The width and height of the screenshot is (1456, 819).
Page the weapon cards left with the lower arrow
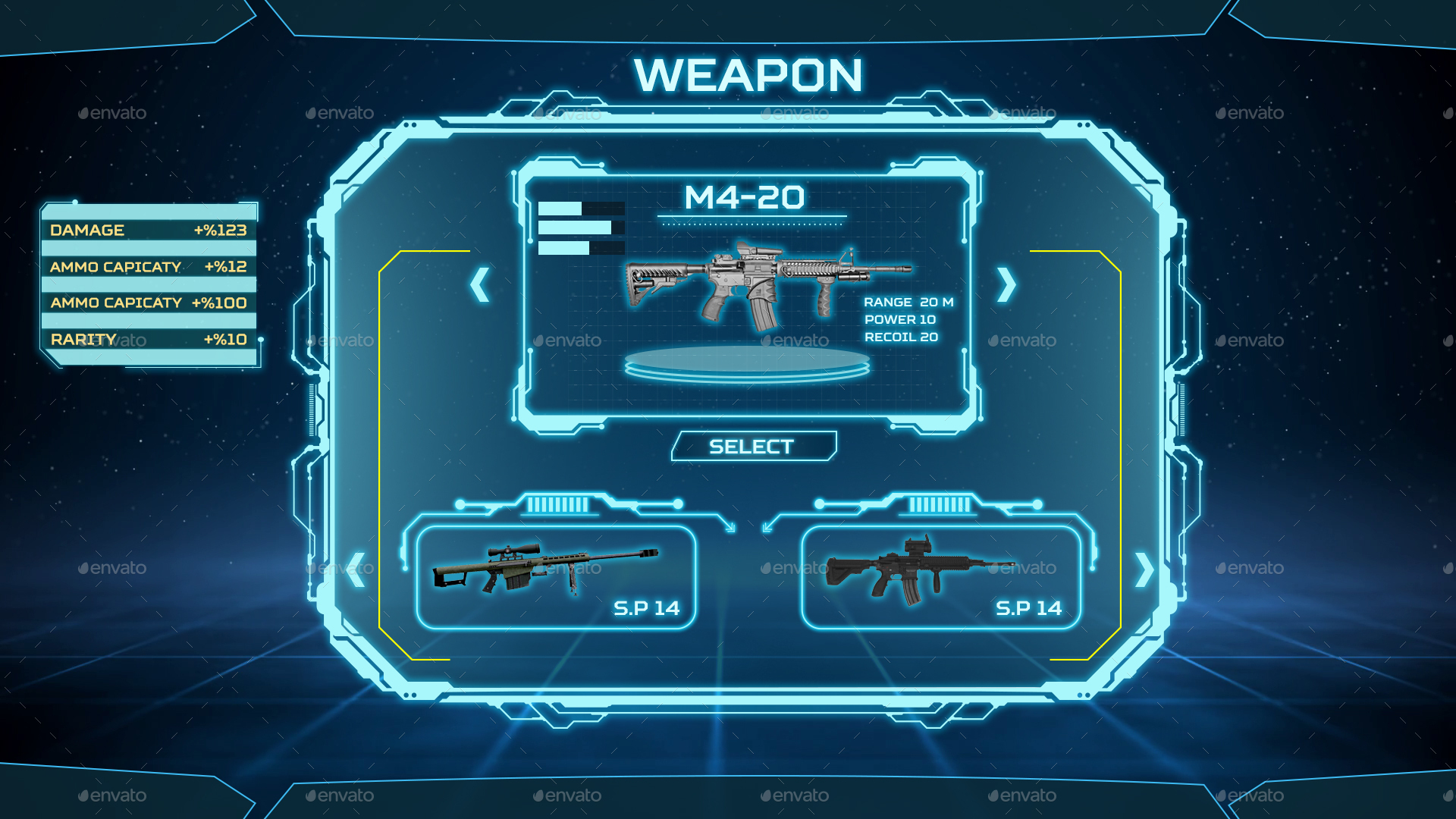pos(356,570)
